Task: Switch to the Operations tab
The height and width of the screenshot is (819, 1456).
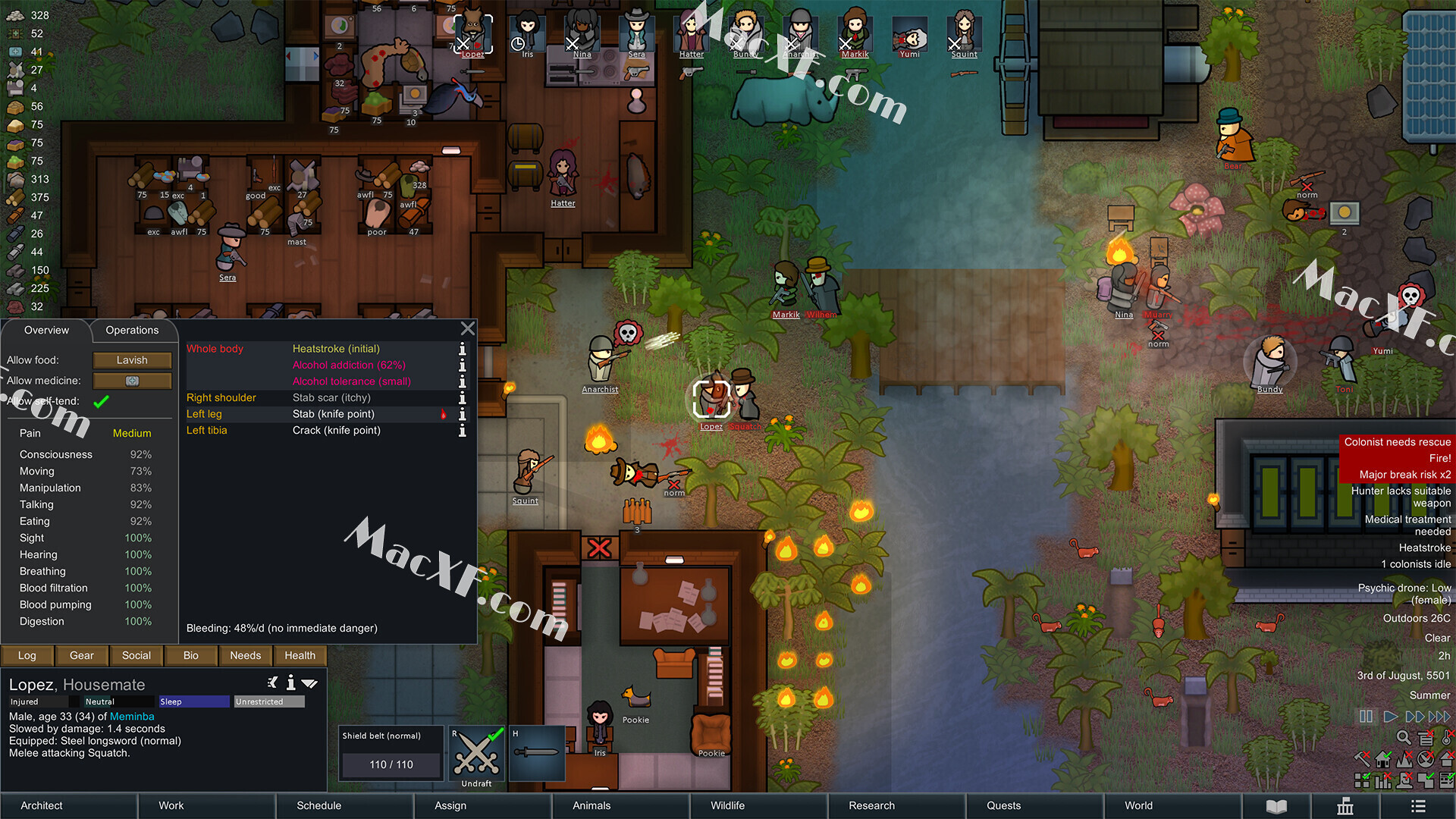Action: point(132,330)
